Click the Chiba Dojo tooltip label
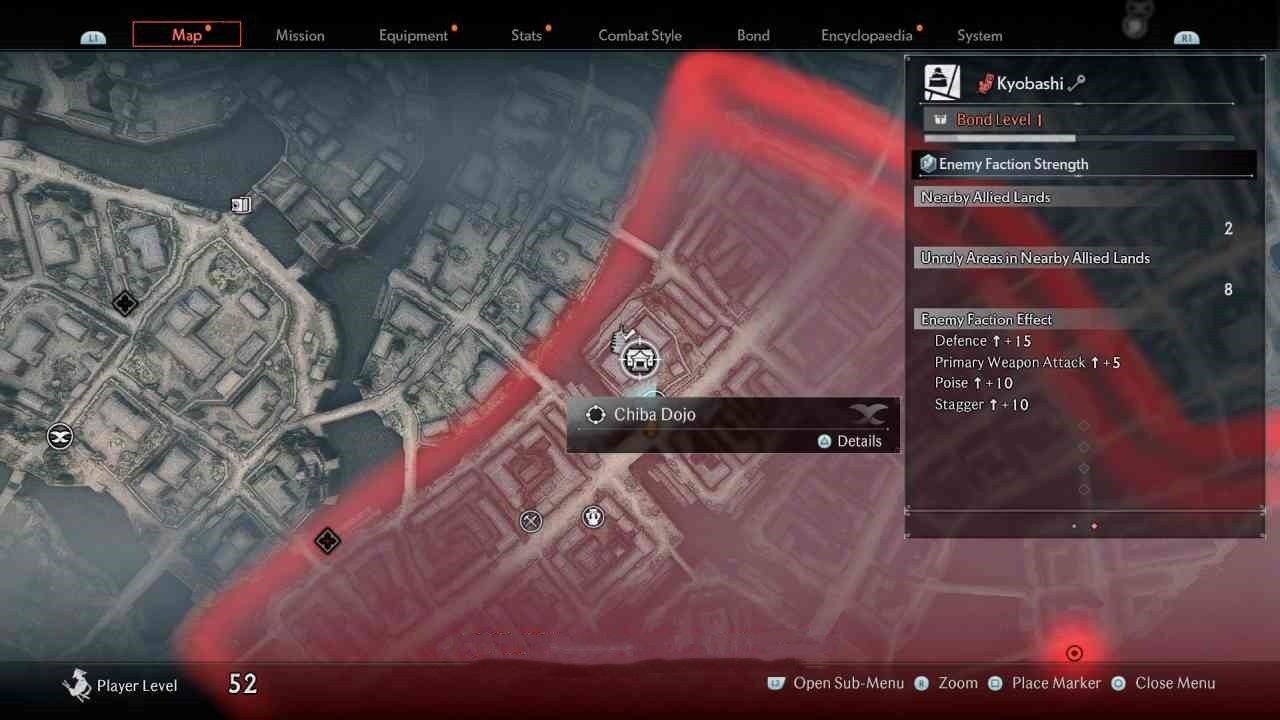Image resolution: width=1280 pixels, height=720 pixels. pyautogui.click(x=655, y=414)
